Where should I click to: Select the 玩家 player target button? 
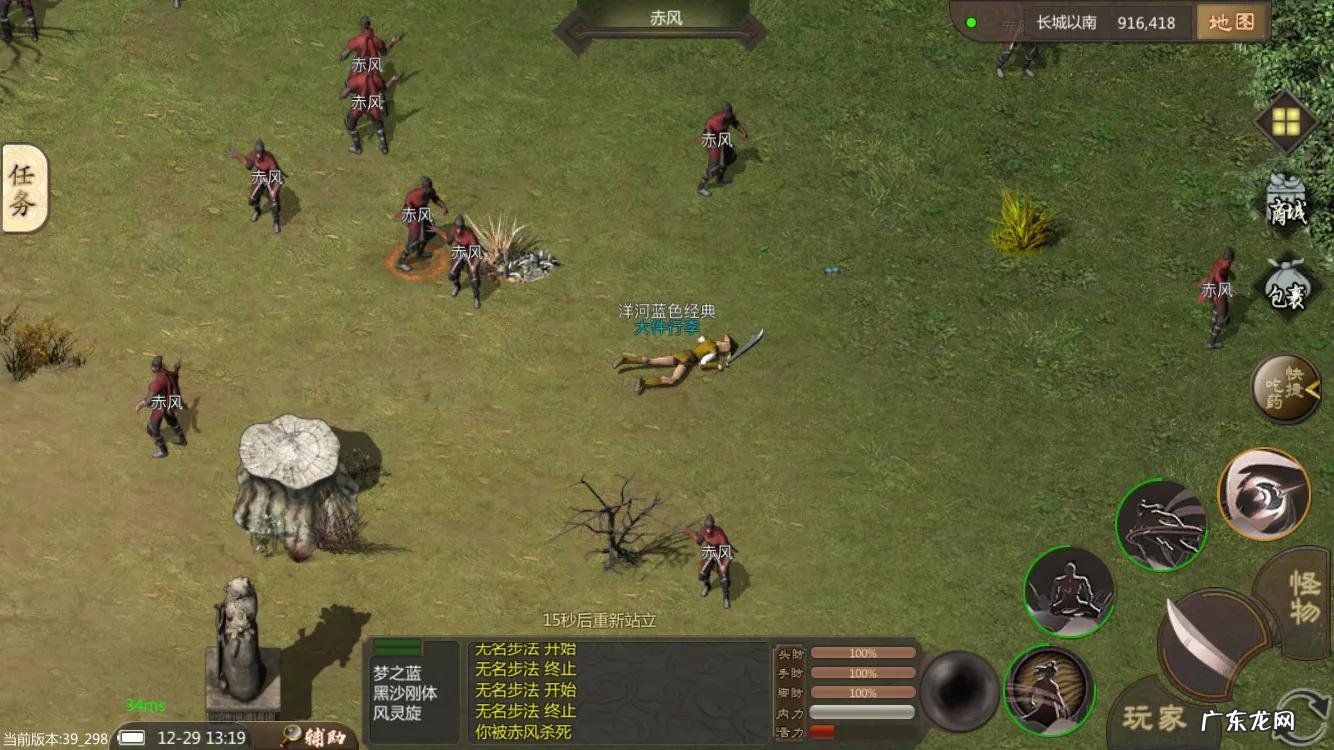1154,717
